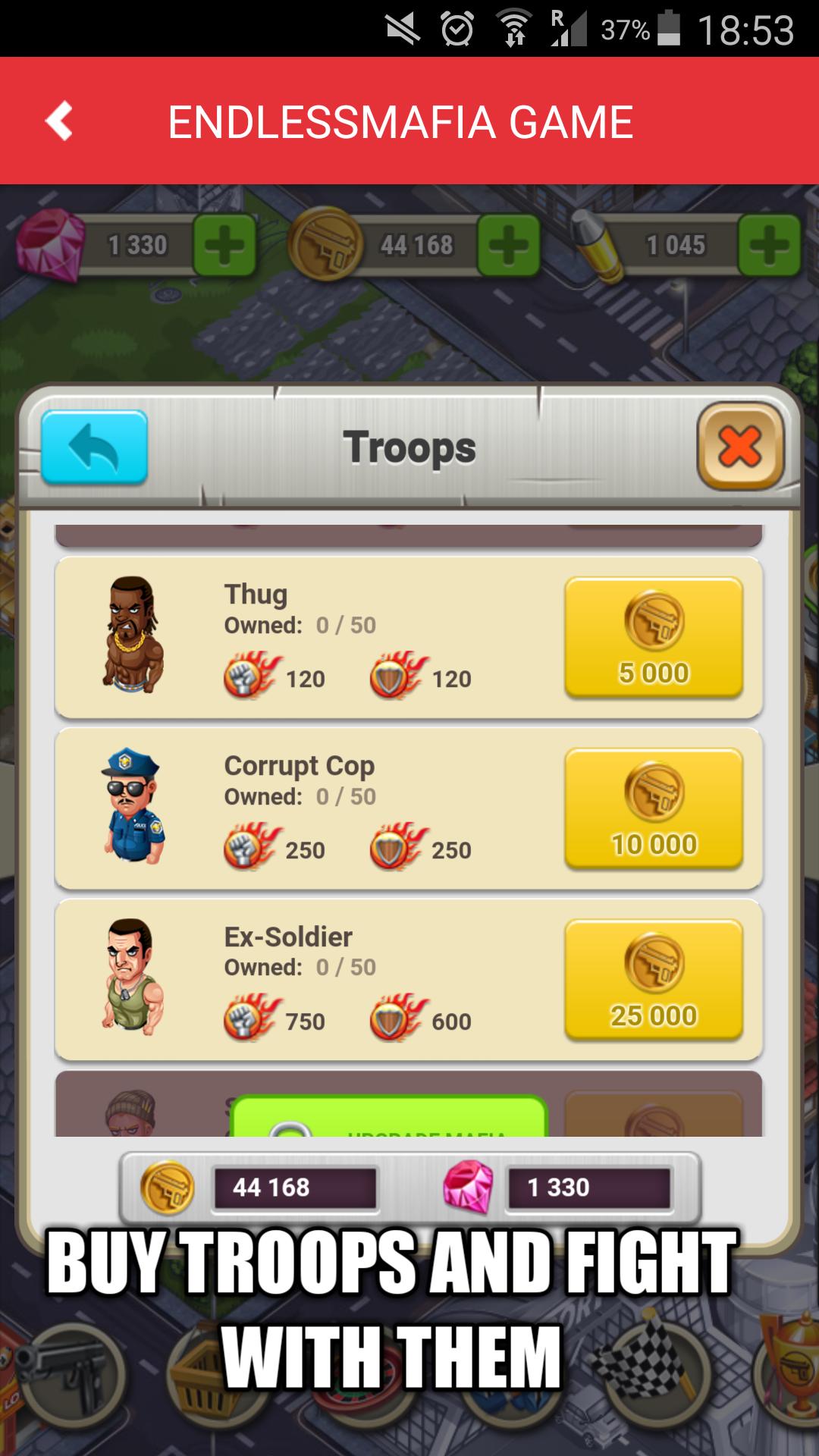Select the Ex-Soldier portrait

[x=133, y=977]
